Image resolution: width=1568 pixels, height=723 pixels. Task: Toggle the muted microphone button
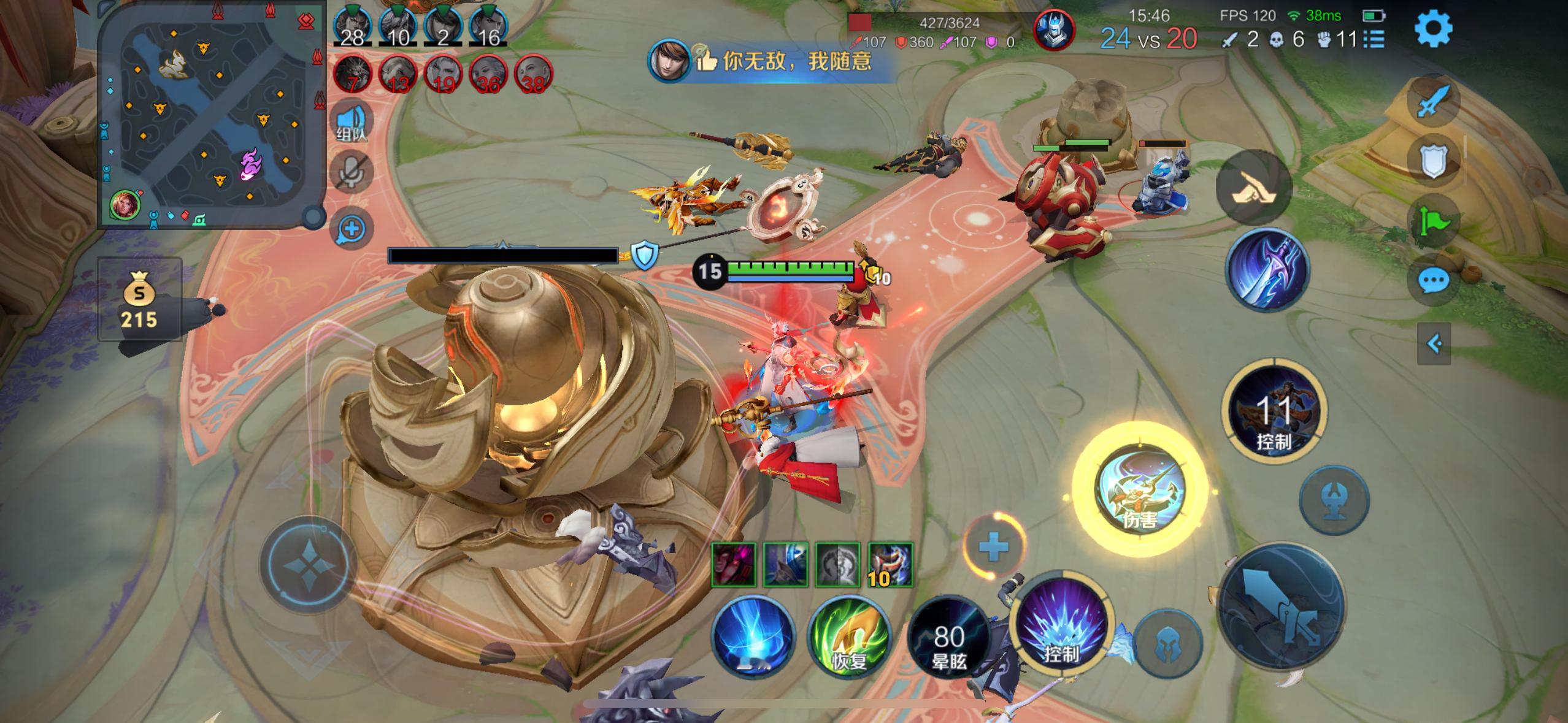[352, 172]
